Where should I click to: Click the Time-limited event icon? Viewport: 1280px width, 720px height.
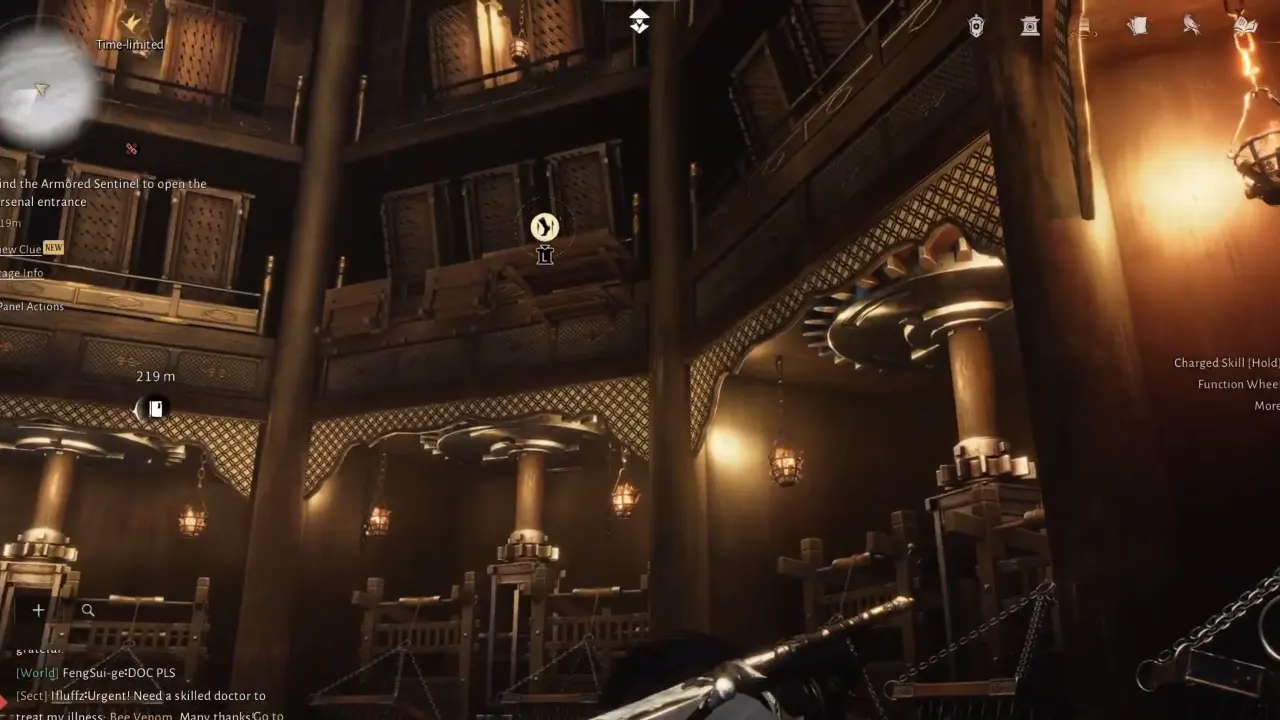coord(131,22)
